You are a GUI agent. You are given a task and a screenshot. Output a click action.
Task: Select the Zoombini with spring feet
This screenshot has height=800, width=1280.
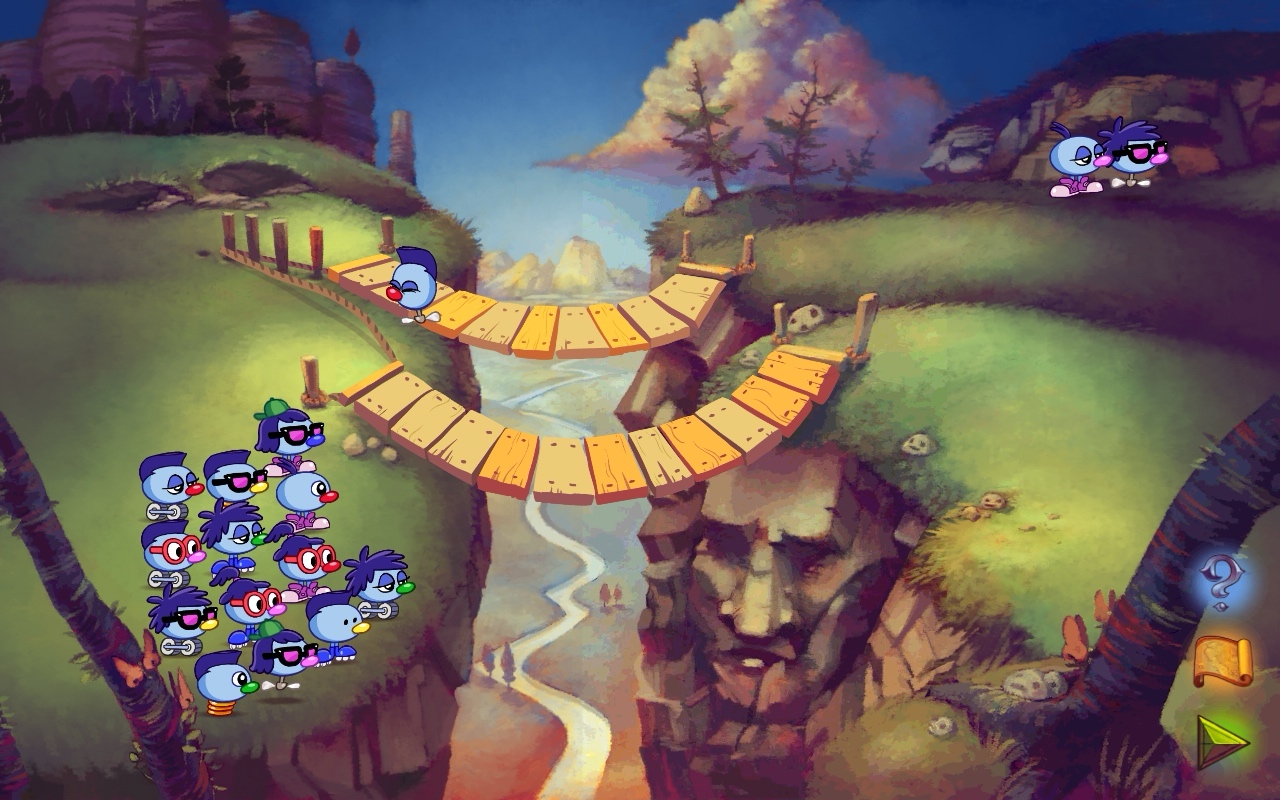(x=225, y=683)
